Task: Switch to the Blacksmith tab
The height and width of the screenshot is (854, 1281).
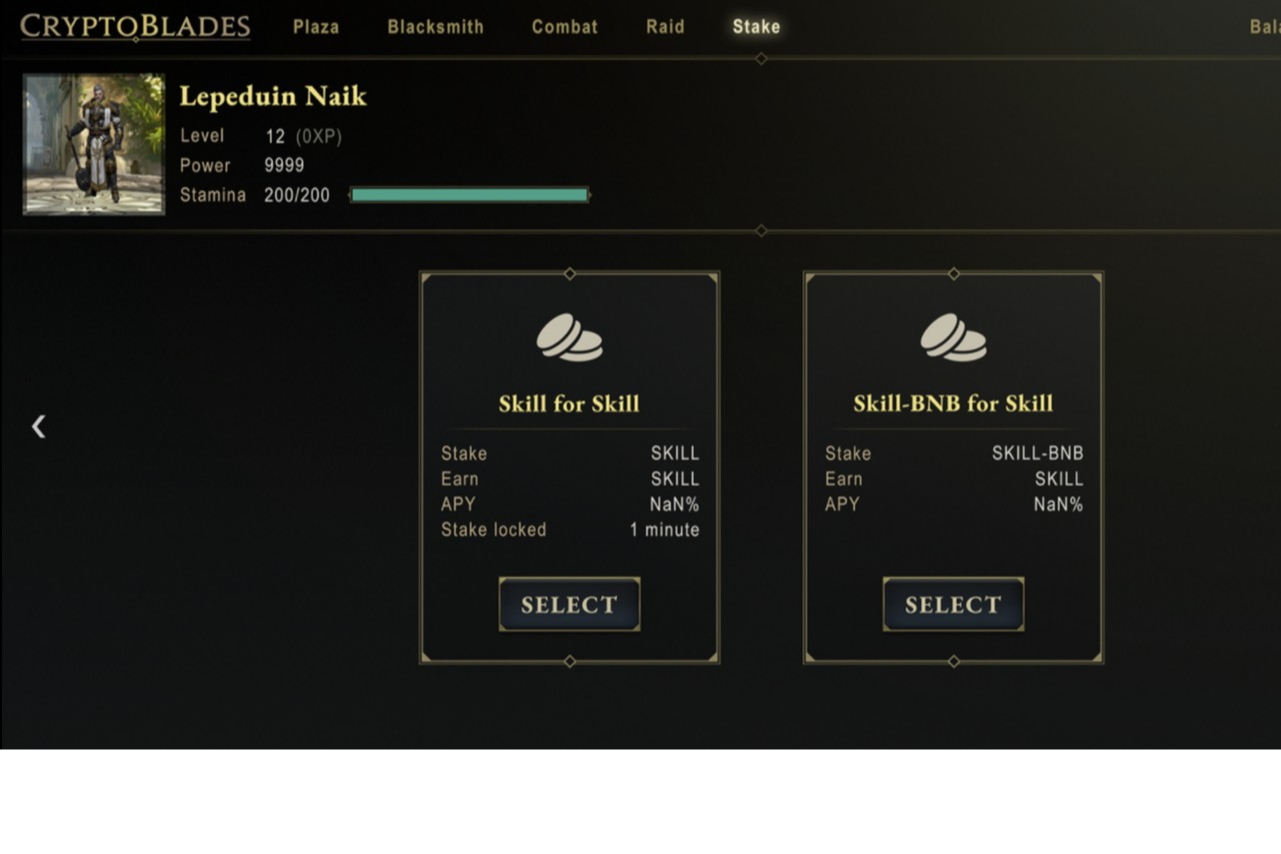Action: (x=435, y=27)
